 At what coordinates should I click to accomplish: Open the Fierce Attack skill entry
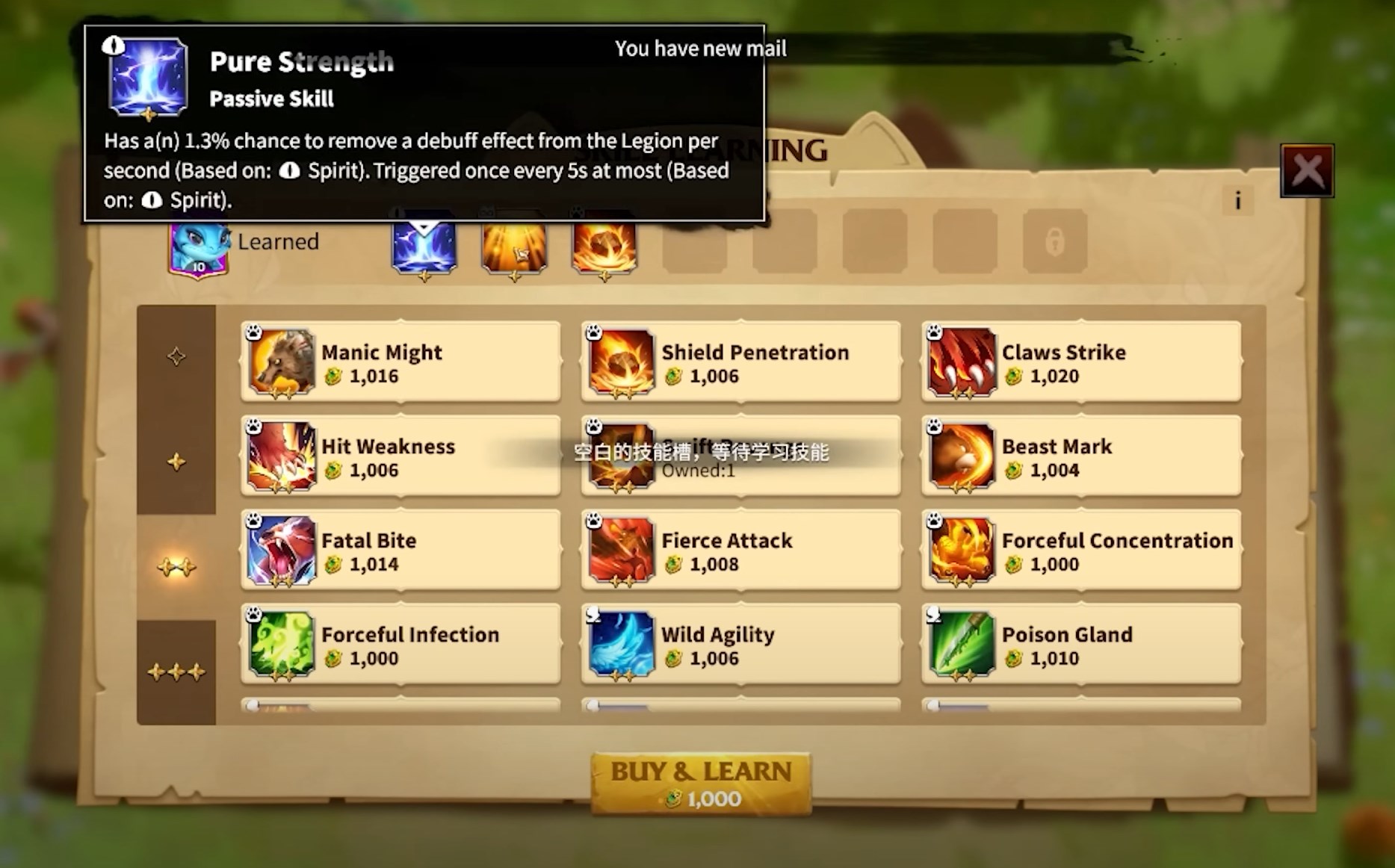[x=740, y=551]
